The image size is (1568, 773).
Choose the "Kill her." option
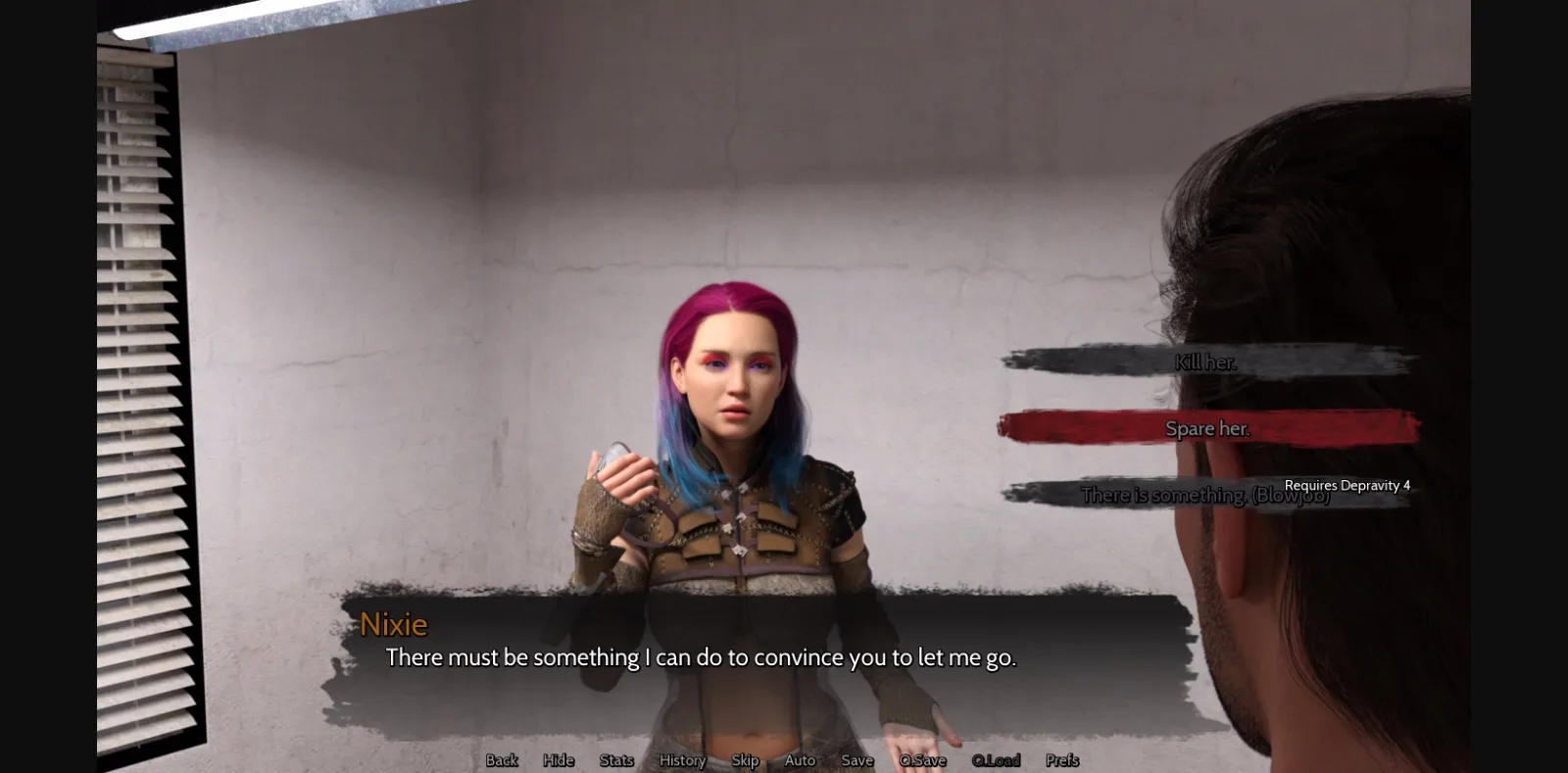1206,362
